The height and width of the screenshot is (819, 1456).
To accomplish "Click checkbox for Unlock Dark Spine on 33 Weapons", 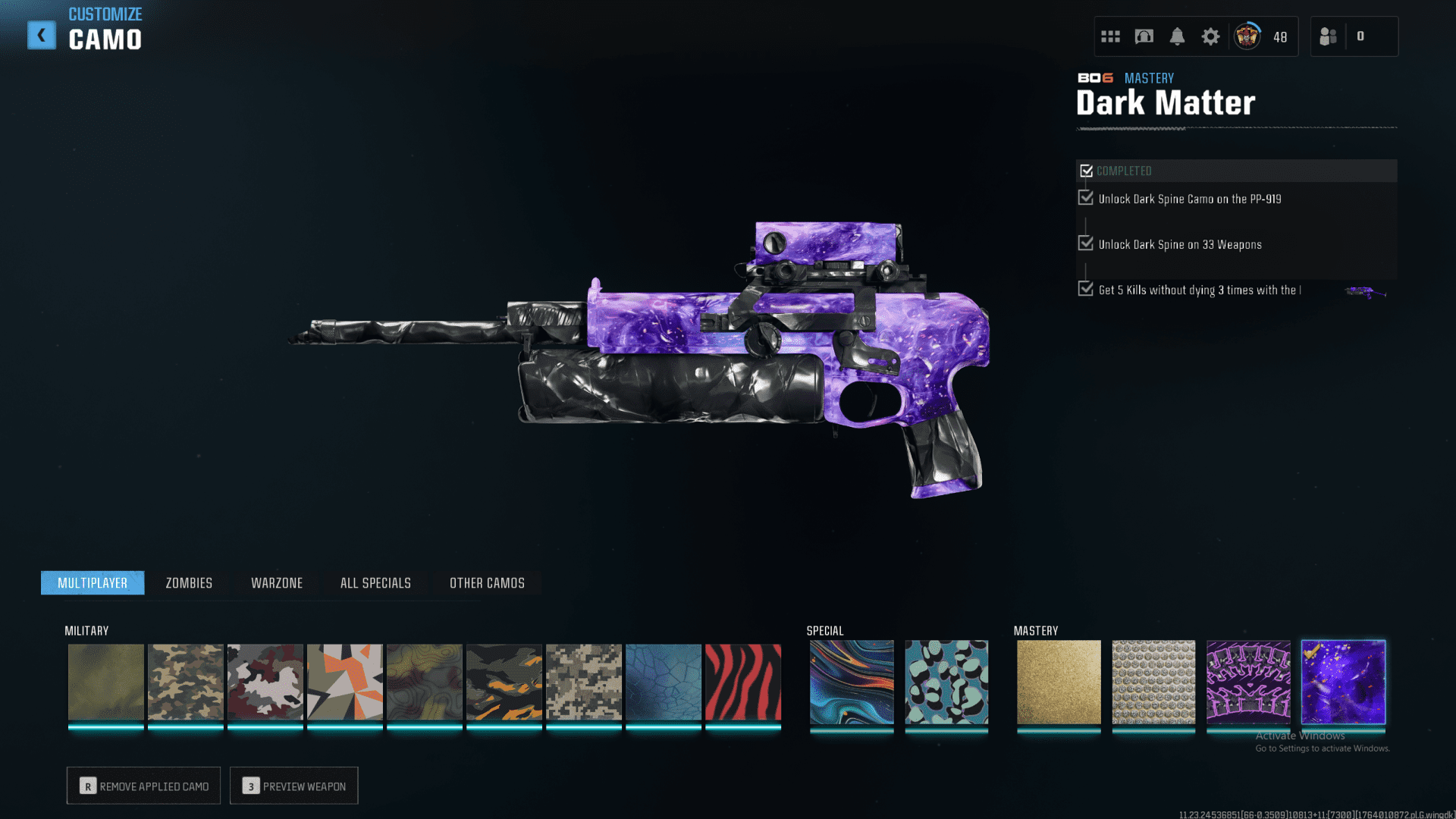I will [1085, 244].
